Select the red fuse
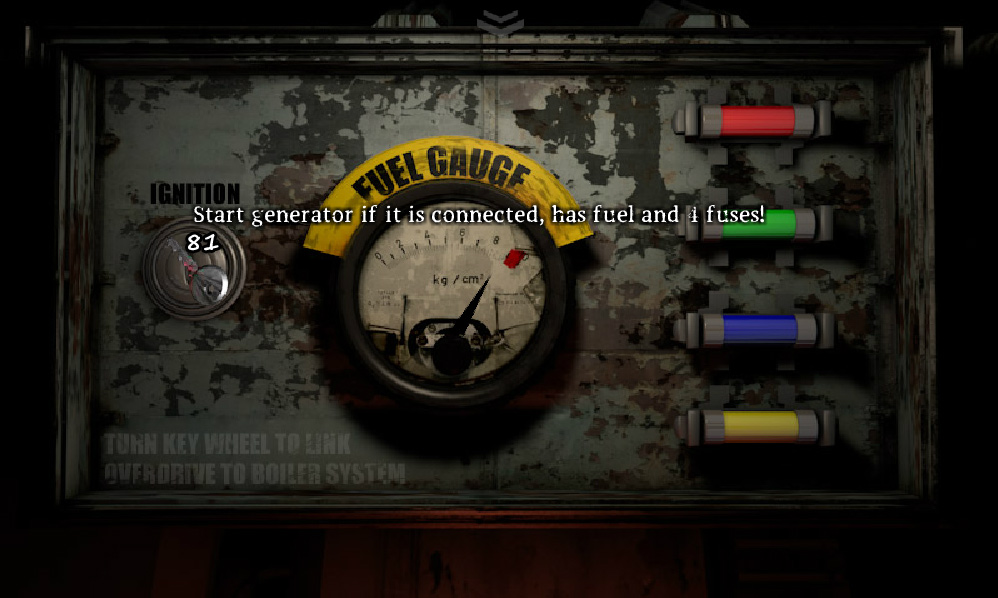 pyautogui.click(x=757, y=120)
